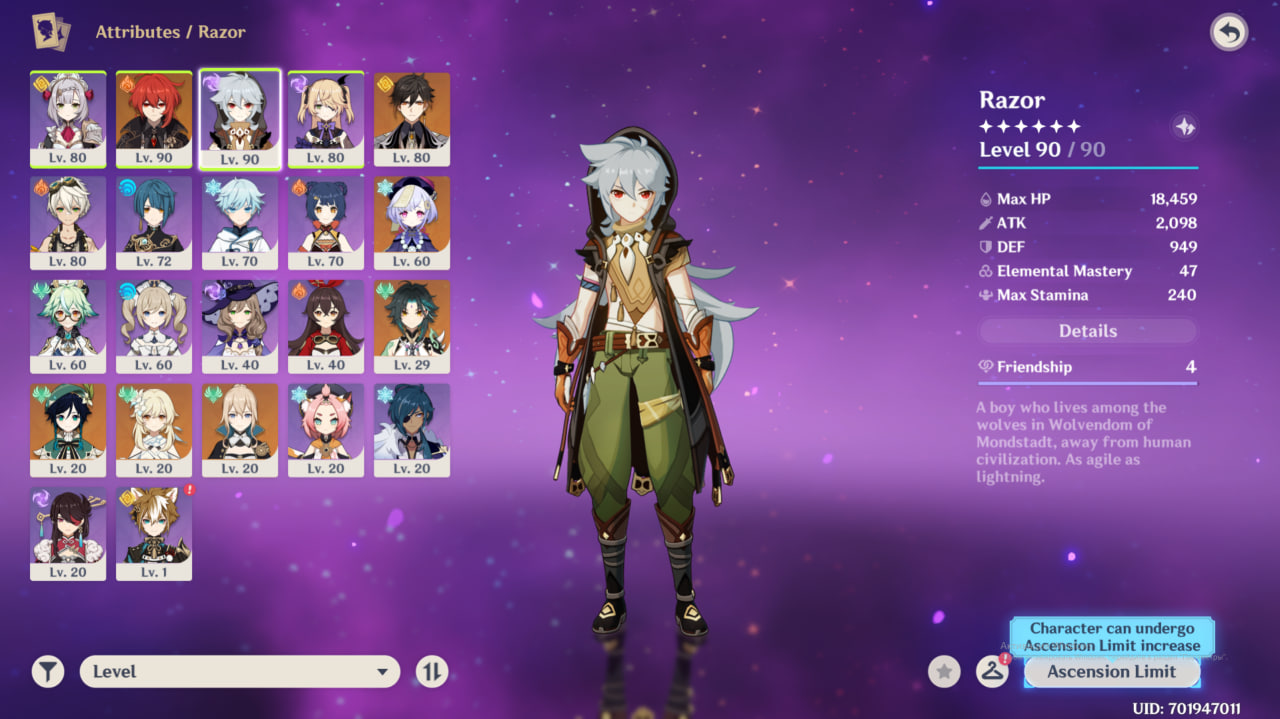Image resolution: width=1280 pixels, height=719 pixels.
Task: Choose pink-haired Diona's portrait
Action: 326,430
